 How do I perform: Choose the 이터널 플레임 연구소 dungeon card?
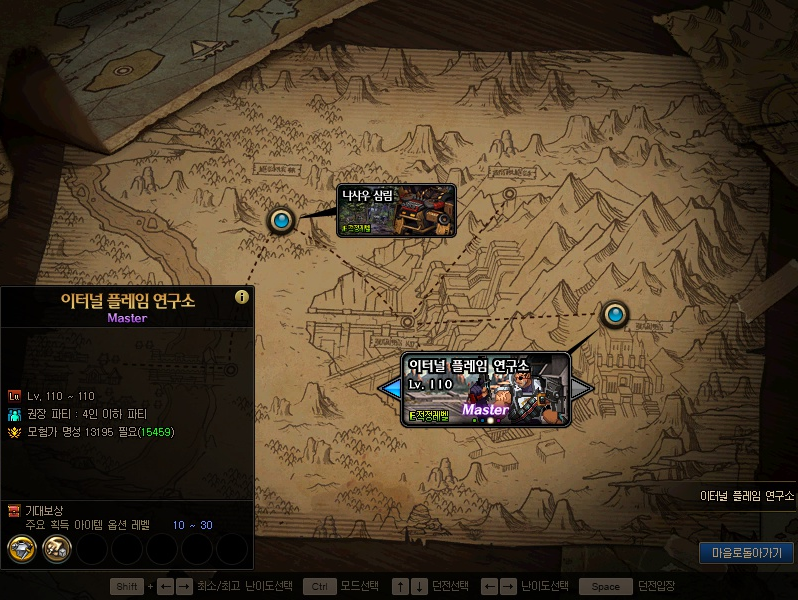tap(486, 389)
